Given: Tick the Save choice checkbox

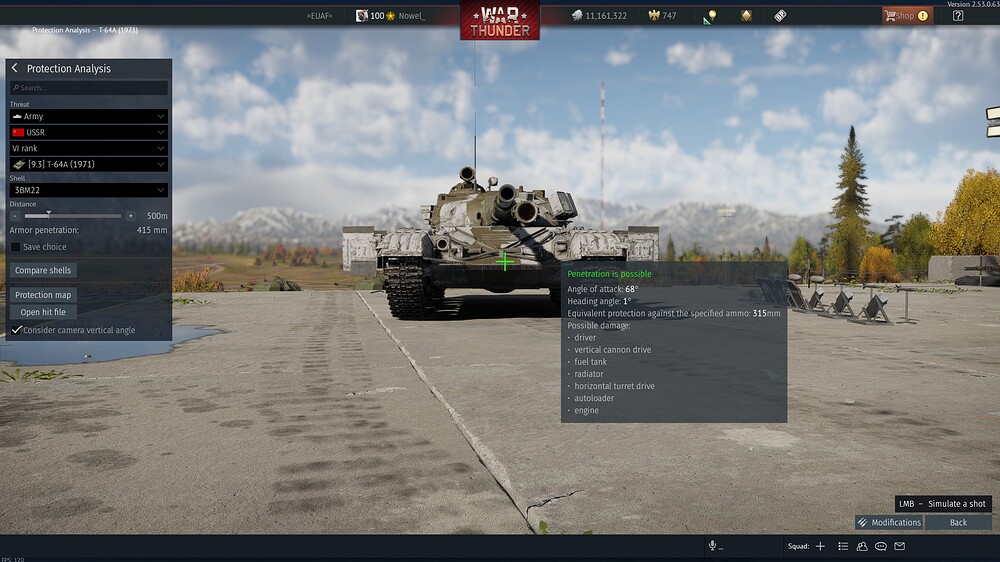Looking at the screenshot, I should (16, 247).
